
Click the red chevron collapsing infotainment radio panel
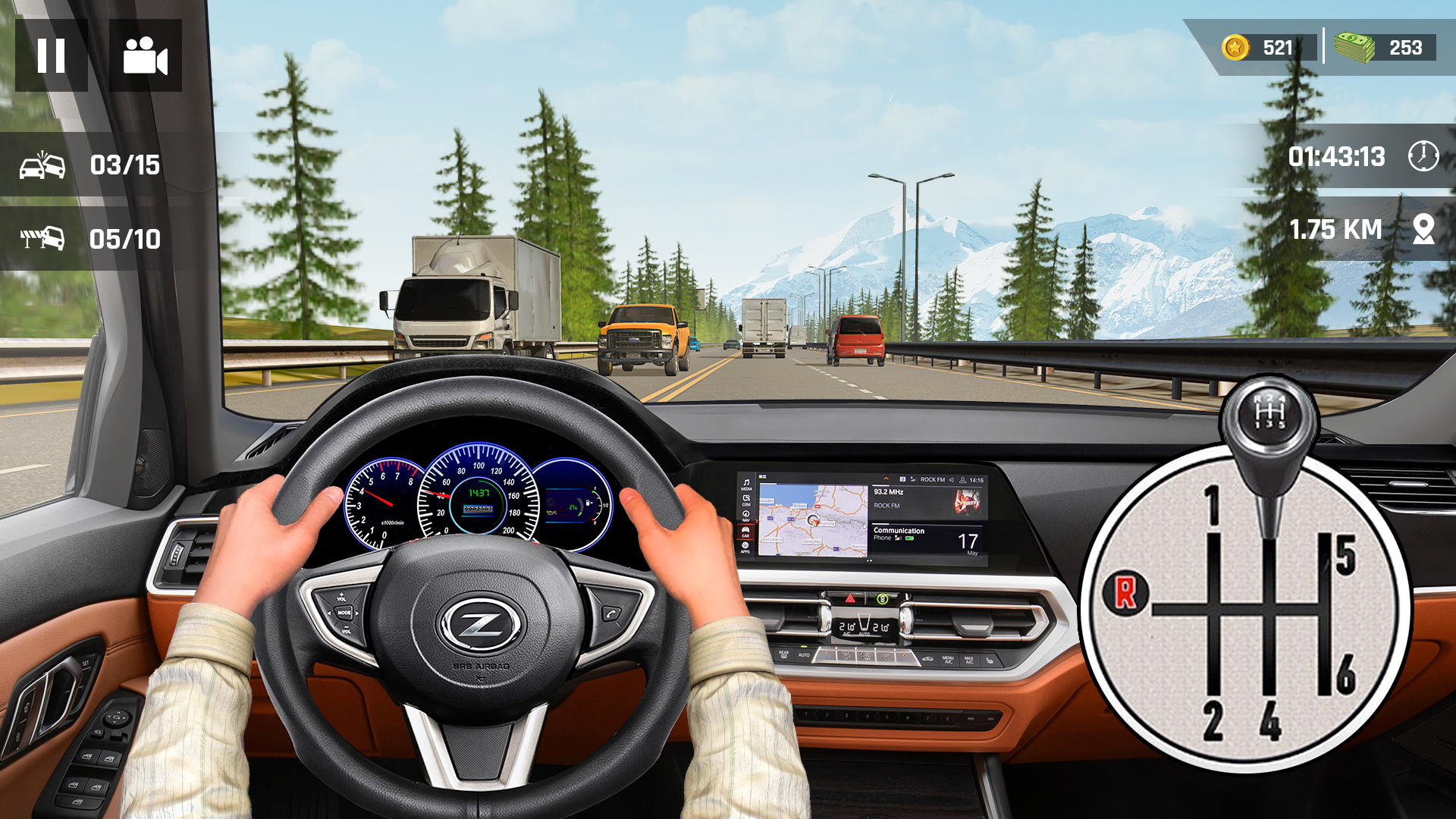click(886, 479)
